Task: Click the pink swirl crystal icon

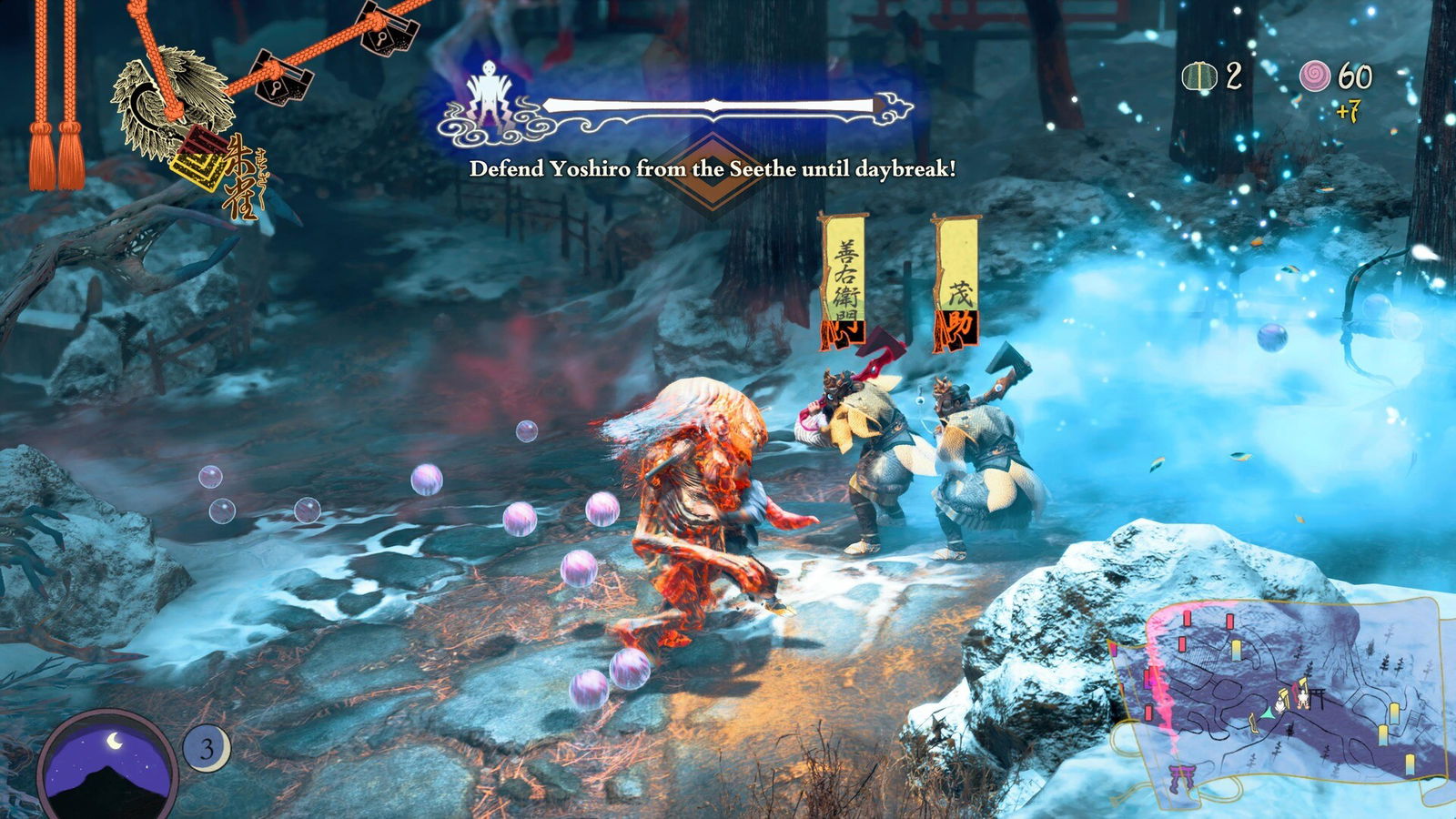Action: pyautogui.click(x=1314, y=76)
